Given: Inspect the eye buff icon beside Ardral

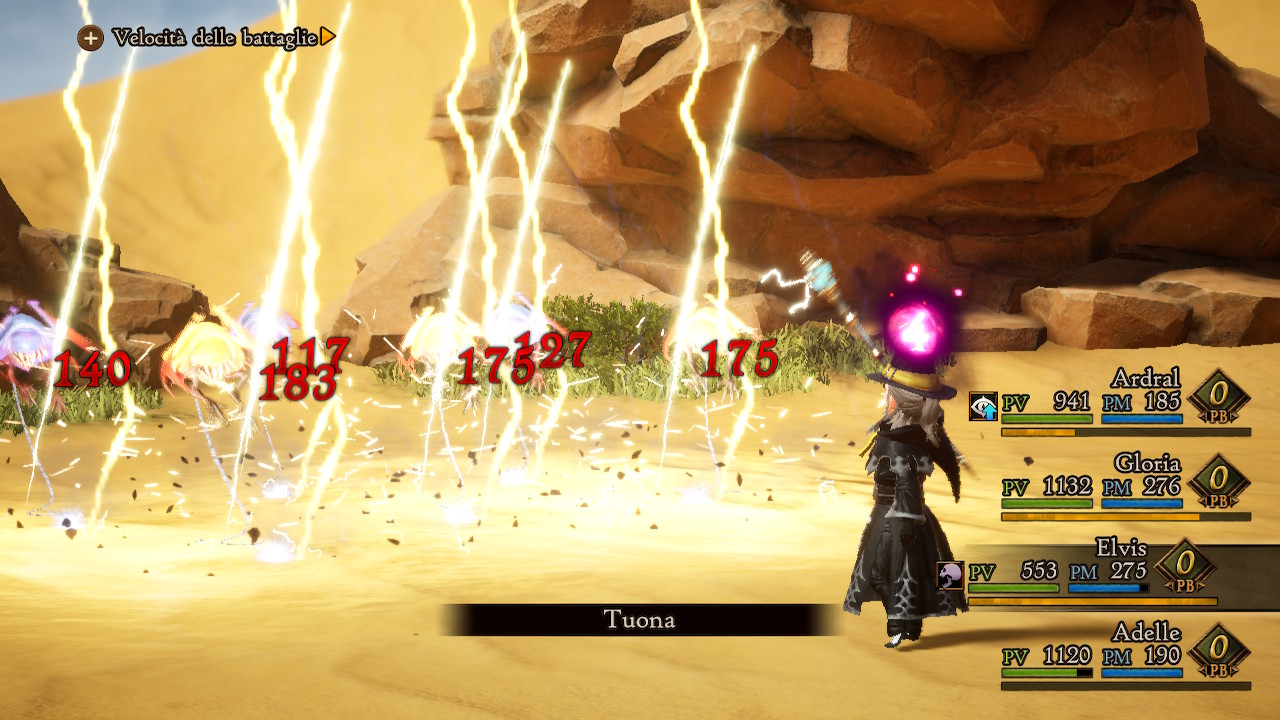Looking at the screenshot, I should pos(983,405).
